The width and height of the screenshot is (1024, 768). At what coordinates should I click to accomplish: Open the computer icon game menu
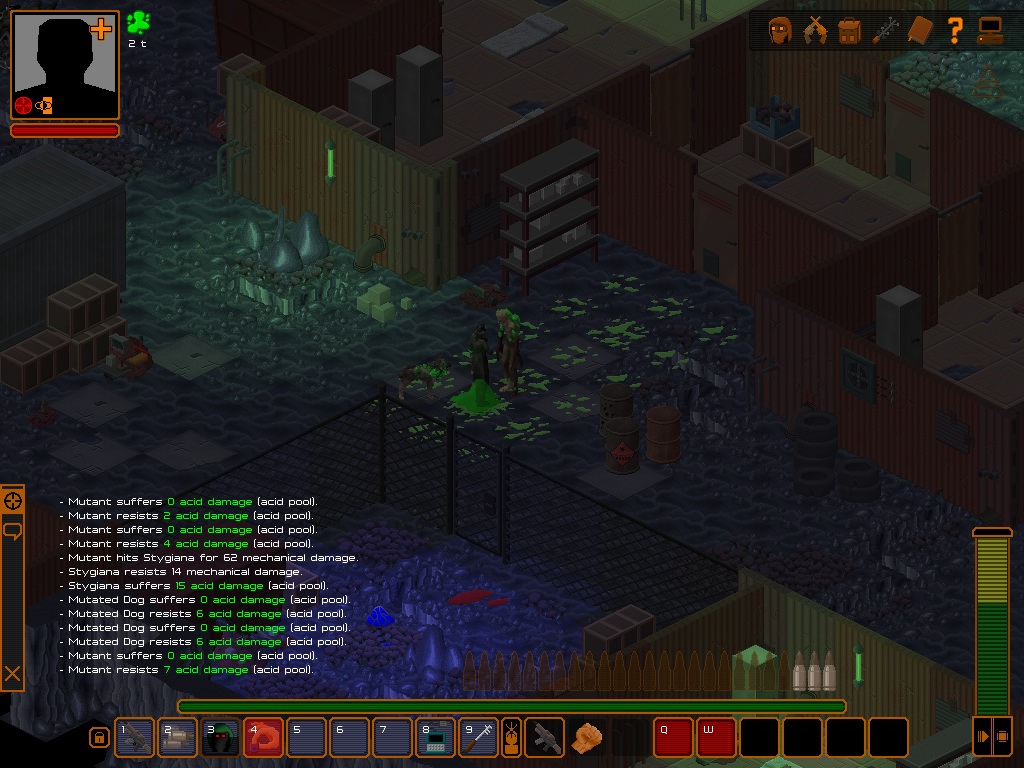click(990, 31)
